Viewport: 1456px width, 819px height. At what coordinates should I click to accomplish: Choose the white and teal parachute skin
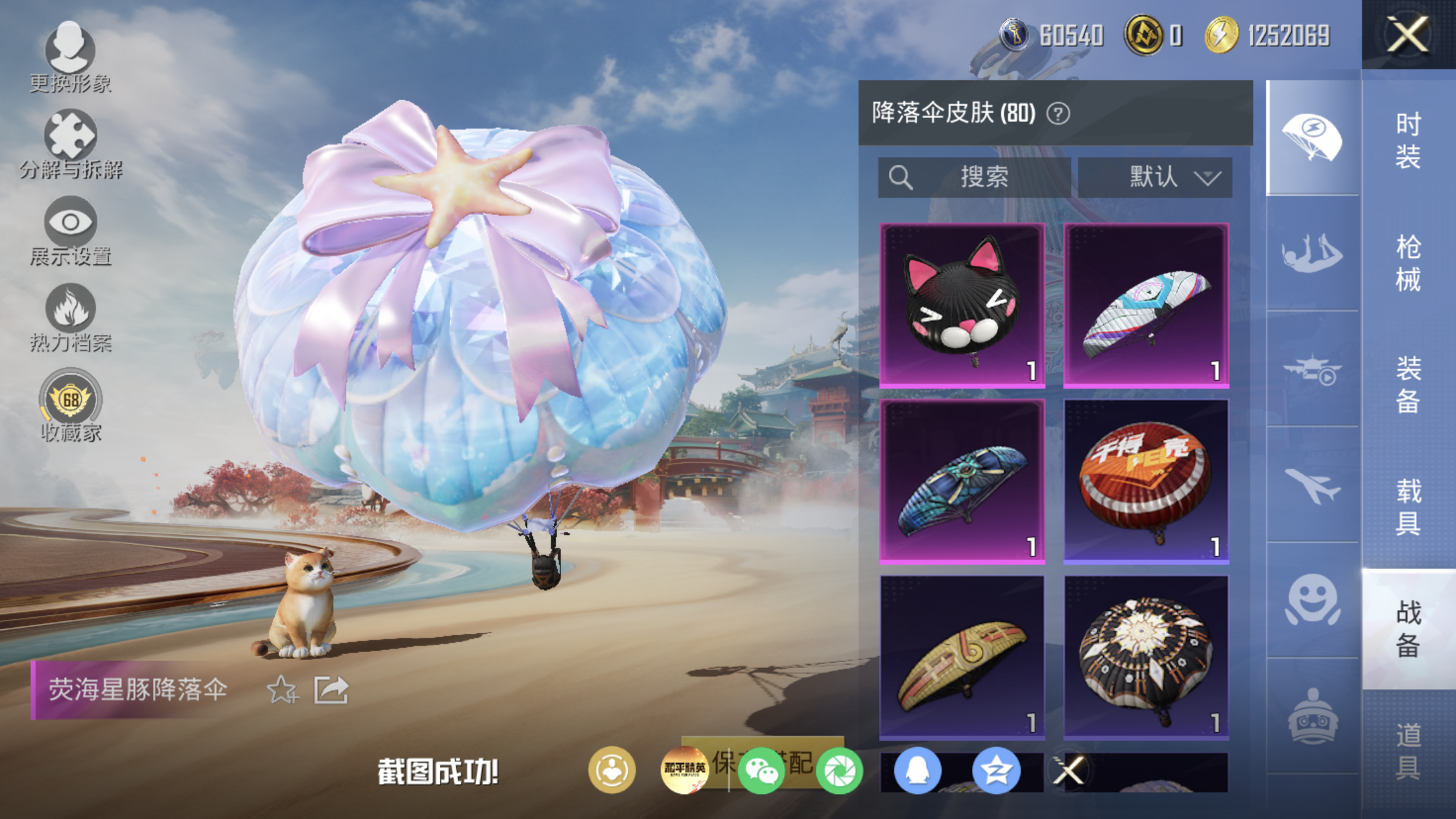[1146, 305]
